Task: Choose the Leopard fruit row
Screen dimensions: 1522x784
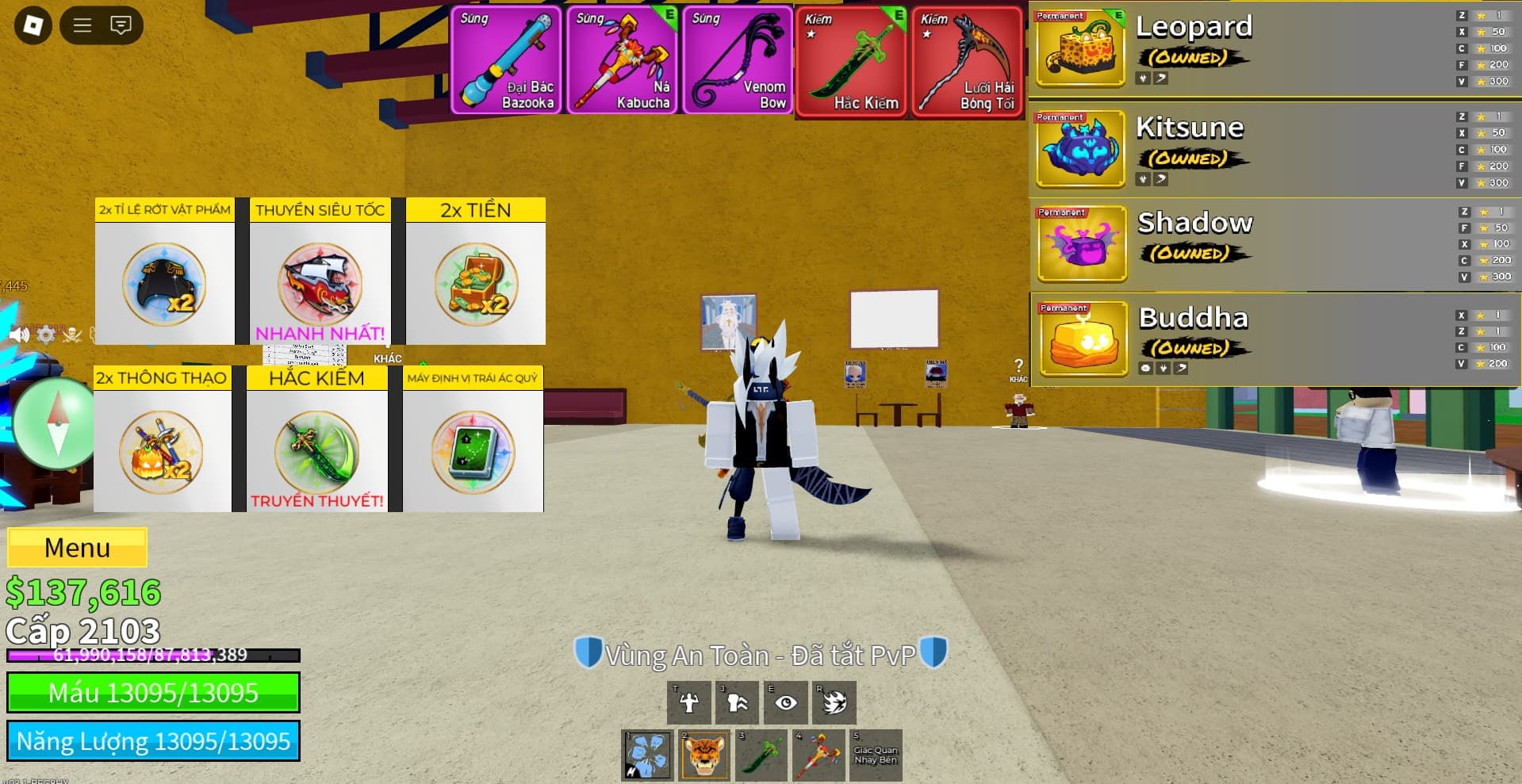Action: click(x=1273, y=48)
